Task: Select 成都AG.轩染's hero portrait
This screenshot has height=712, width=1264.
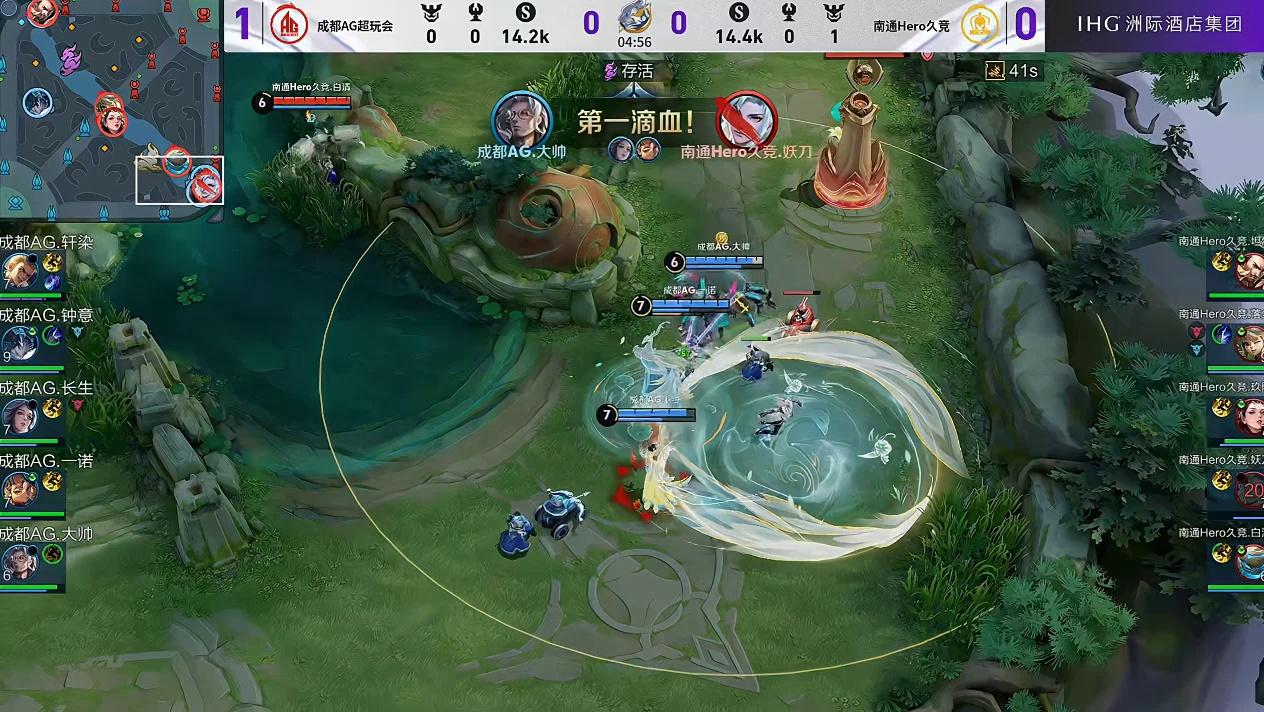Action: [x=18, y=270]
